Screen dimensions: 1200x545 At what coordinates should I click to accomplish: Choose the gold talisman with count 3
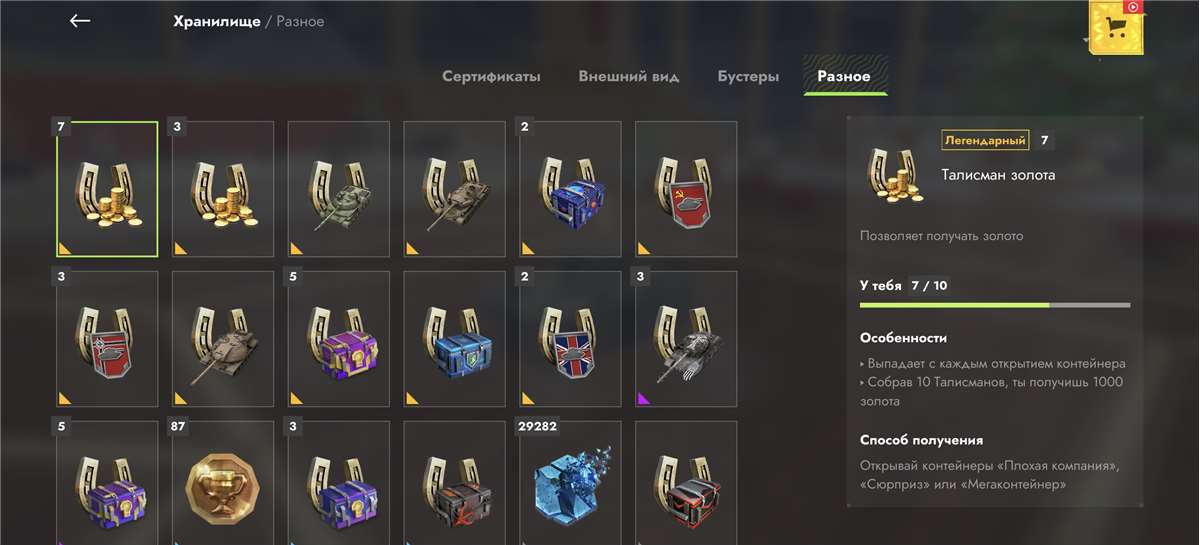pos(223,189)
